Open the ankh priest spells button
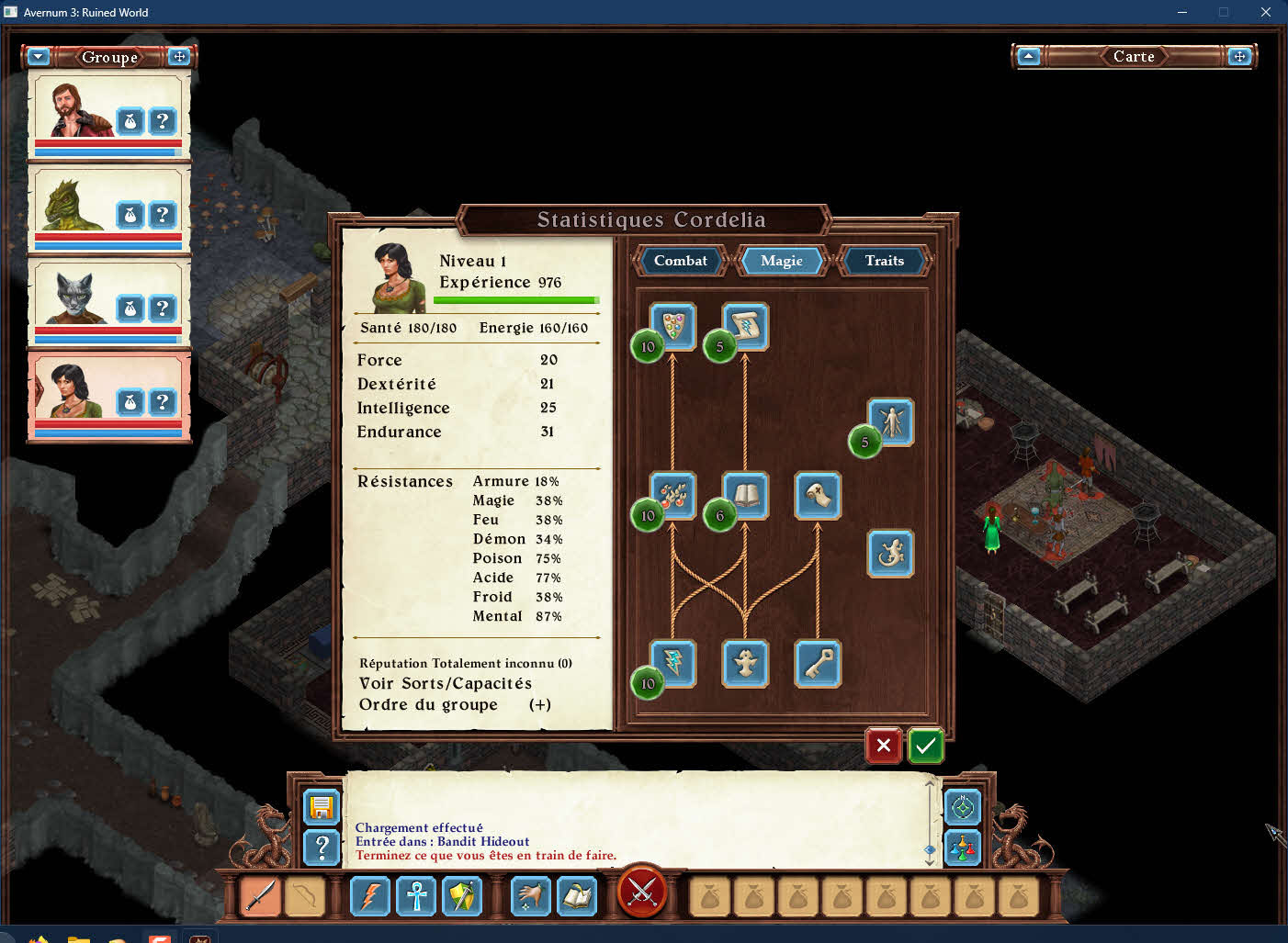Viewport: 1288px width, 943px height. coord(416,896)
